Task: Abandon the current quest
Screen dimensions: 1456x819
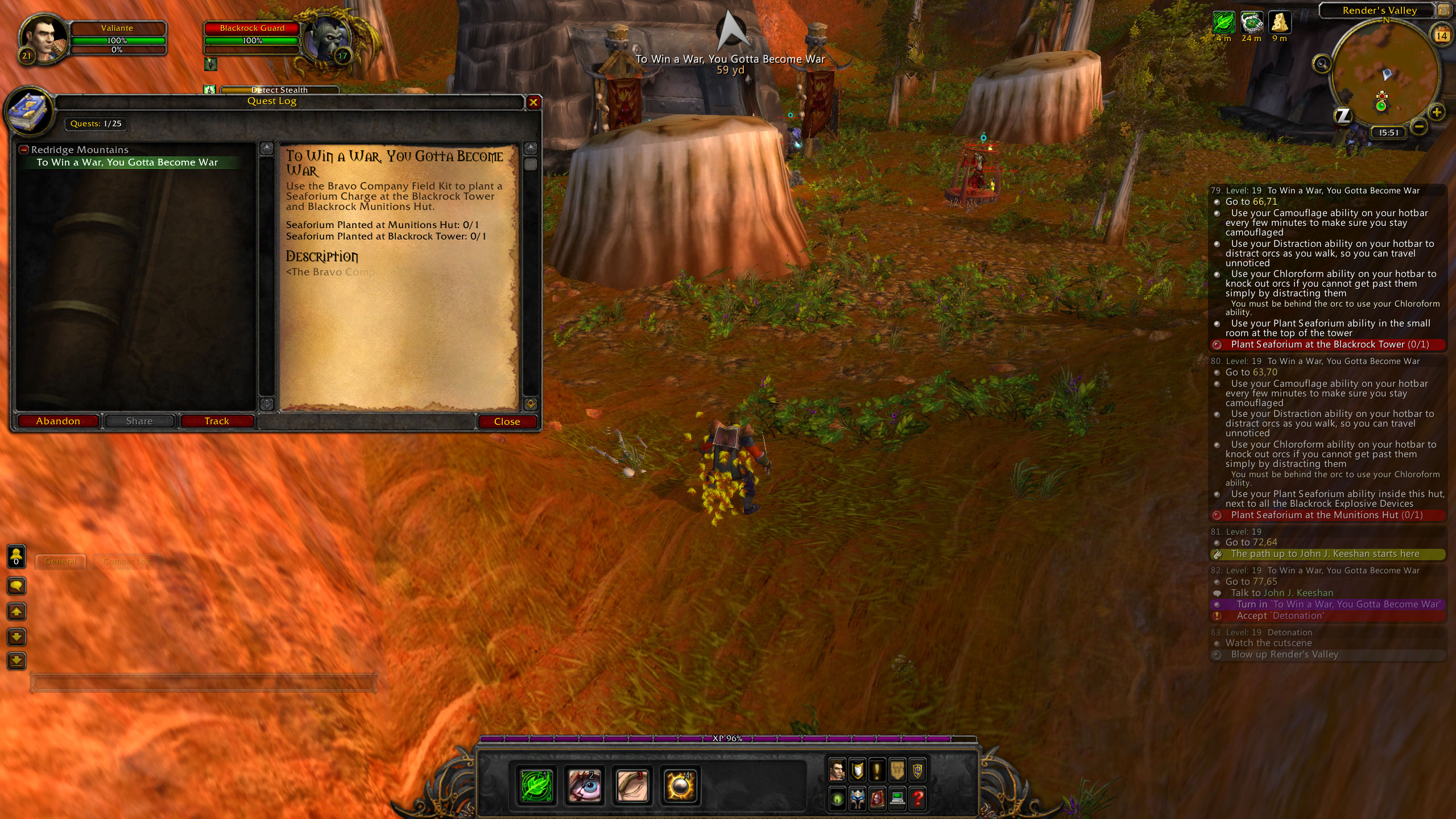Action: coord(57,421)
